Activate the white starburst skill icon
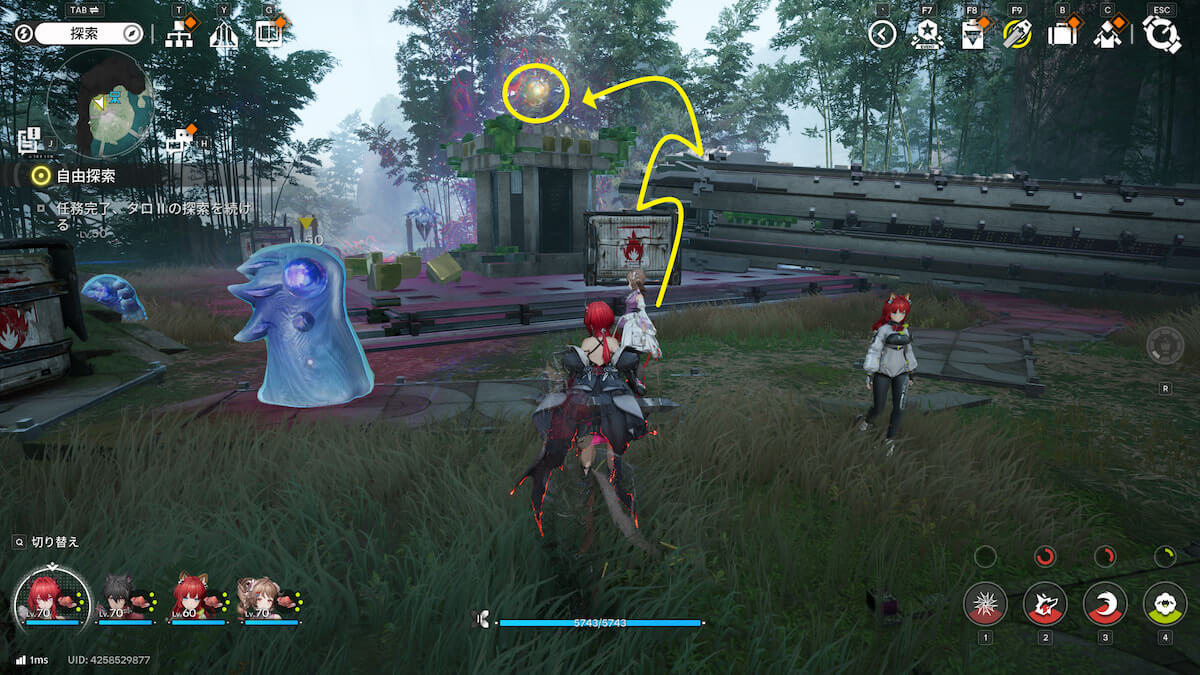 [x=985, y=604]
